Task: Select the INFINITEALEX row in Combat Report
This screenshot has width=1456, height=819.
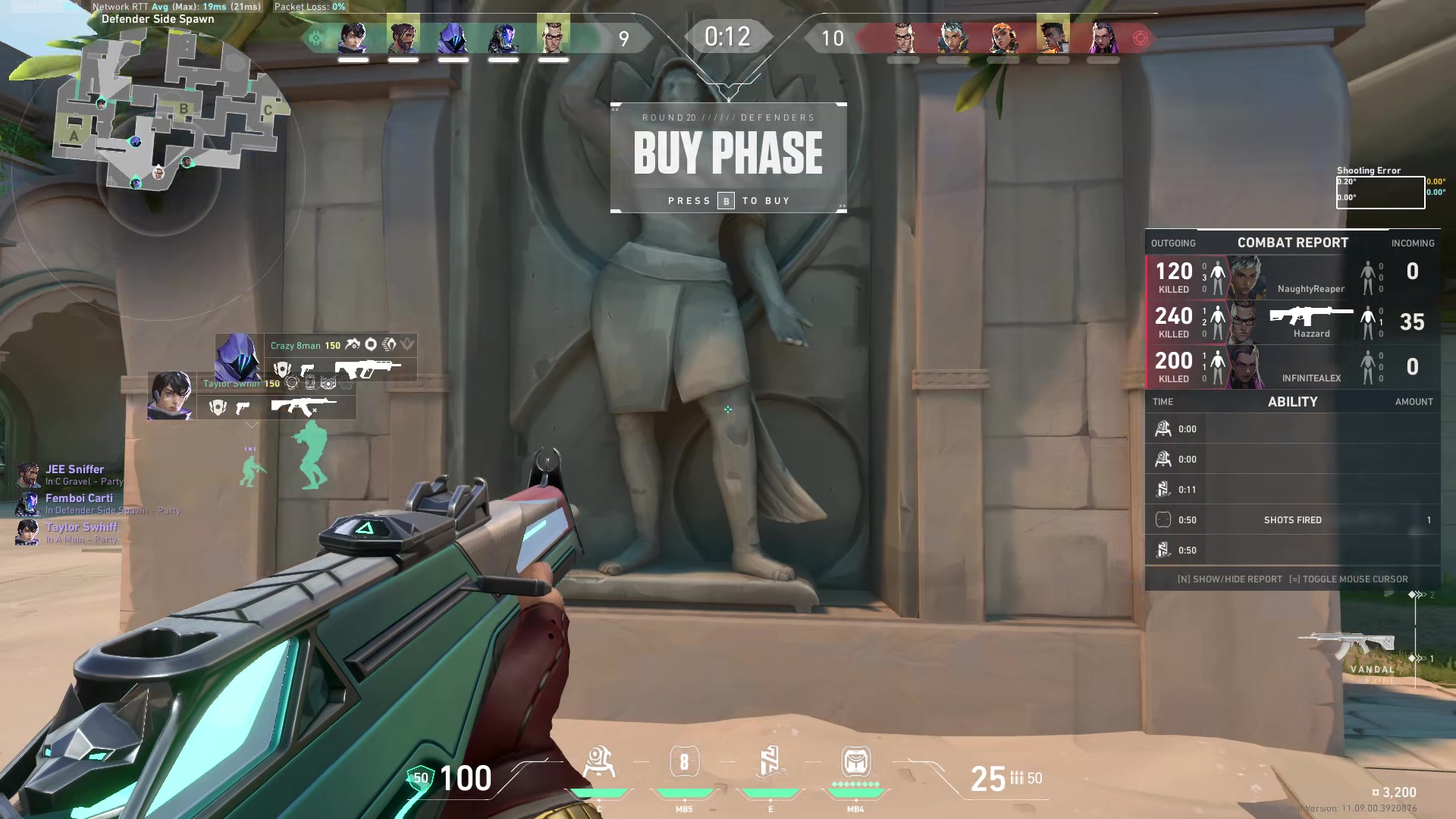Action: point(1292,366)
